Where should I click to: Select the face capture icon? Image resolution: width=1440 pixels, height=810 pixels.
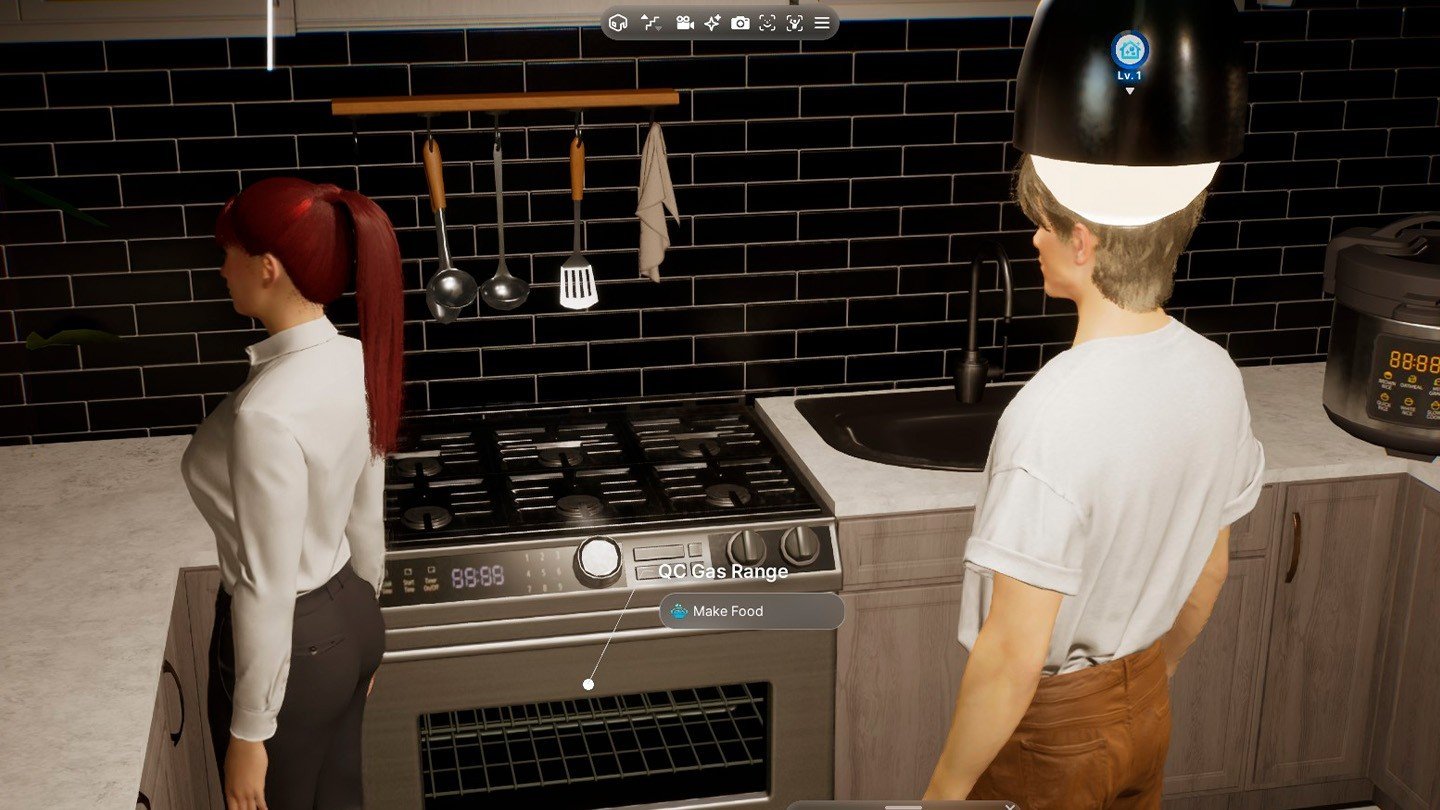[767, 23]
